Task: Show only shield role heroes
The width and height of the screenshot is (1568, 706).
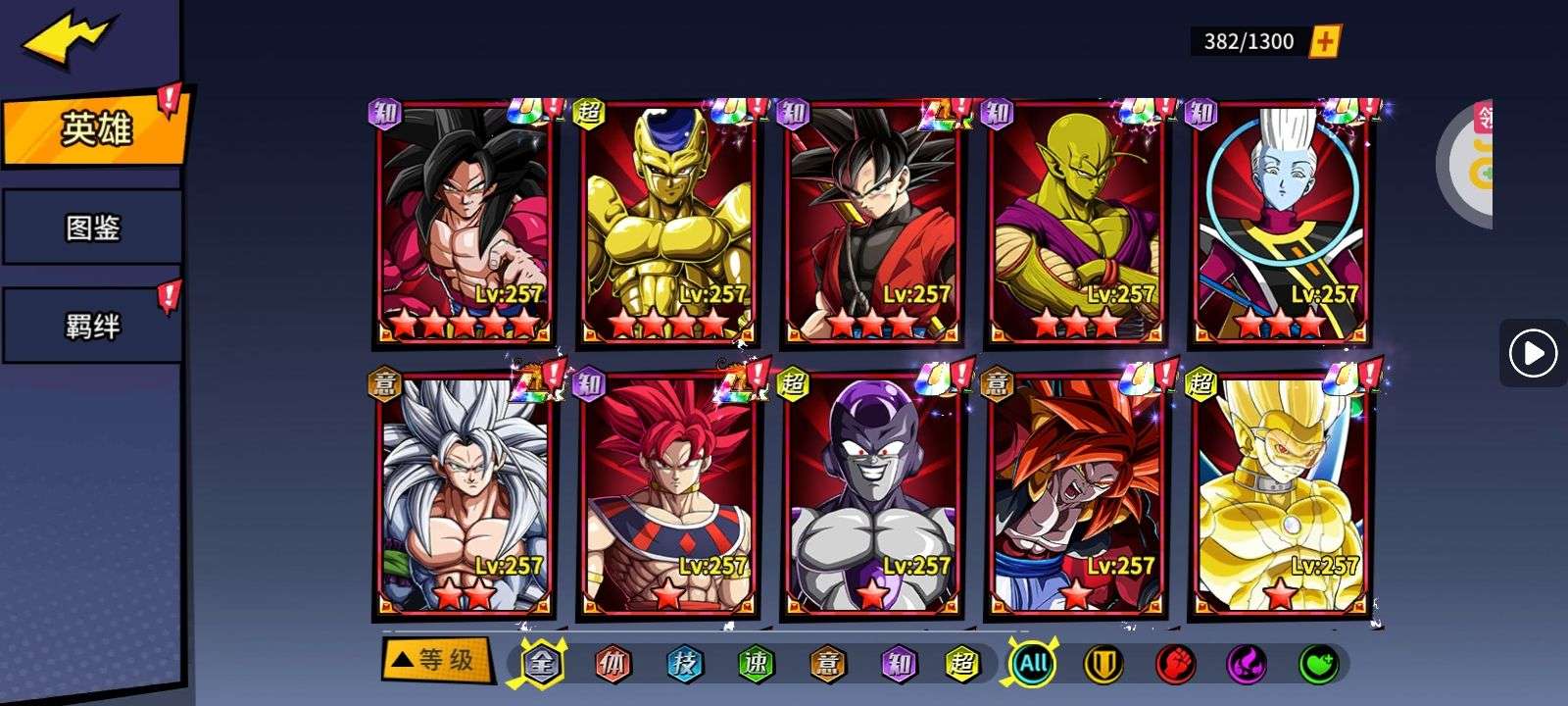Action: pos(1102,665)
